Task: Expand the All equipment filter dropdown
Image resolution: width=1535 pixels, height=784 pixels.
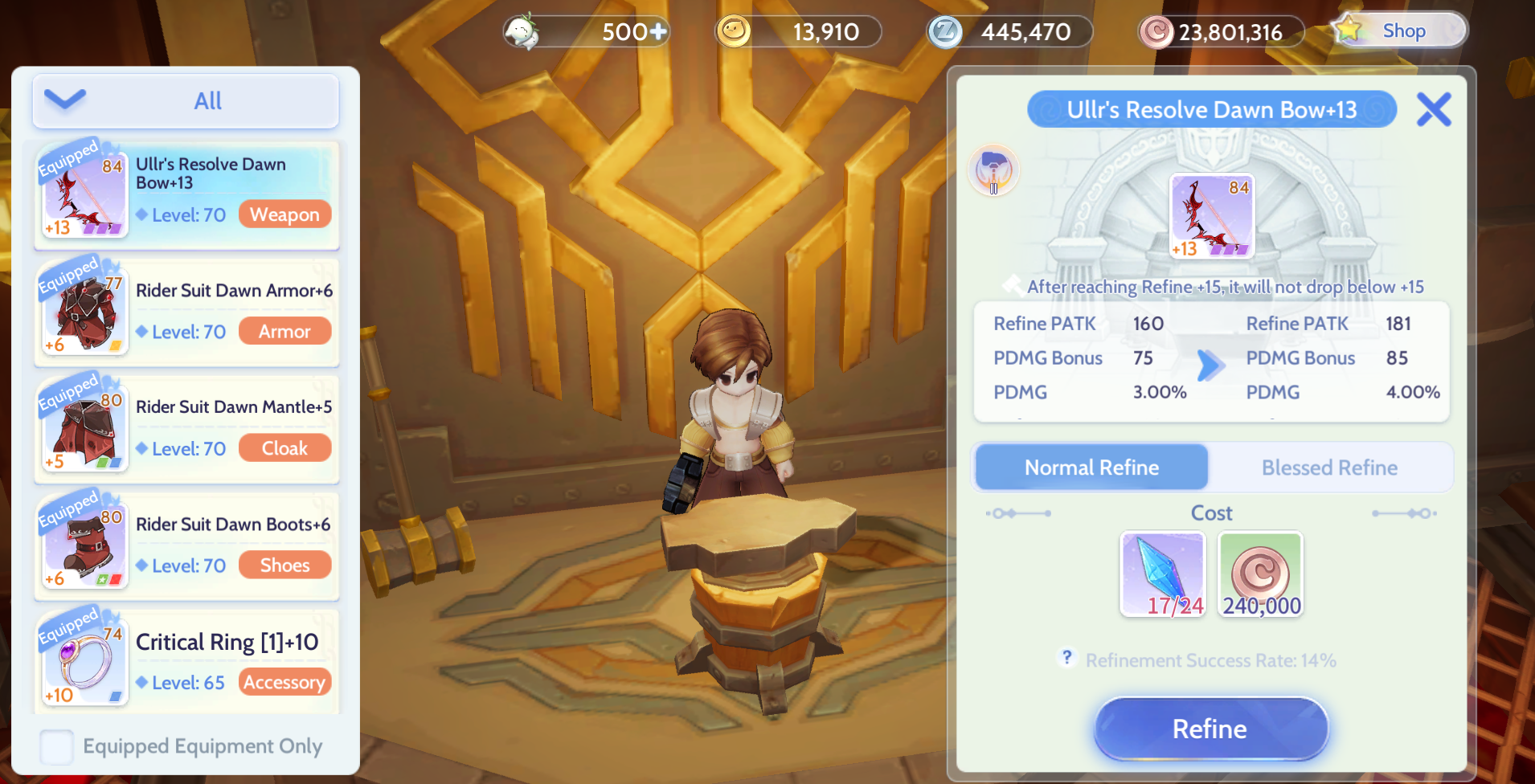Action: coord(185,100)
